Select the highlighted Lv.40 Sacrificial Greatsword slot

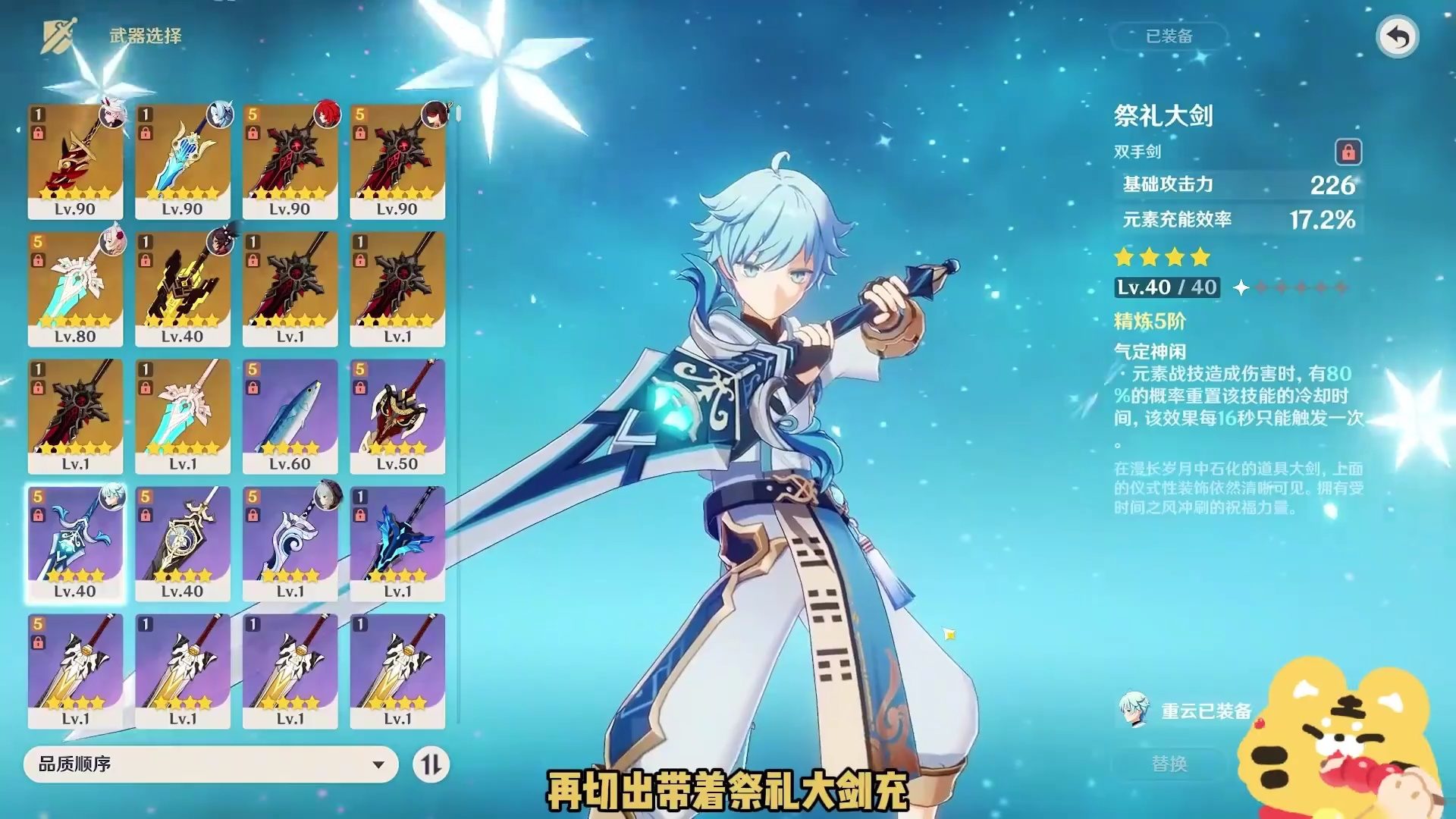(x=75, y=543)
